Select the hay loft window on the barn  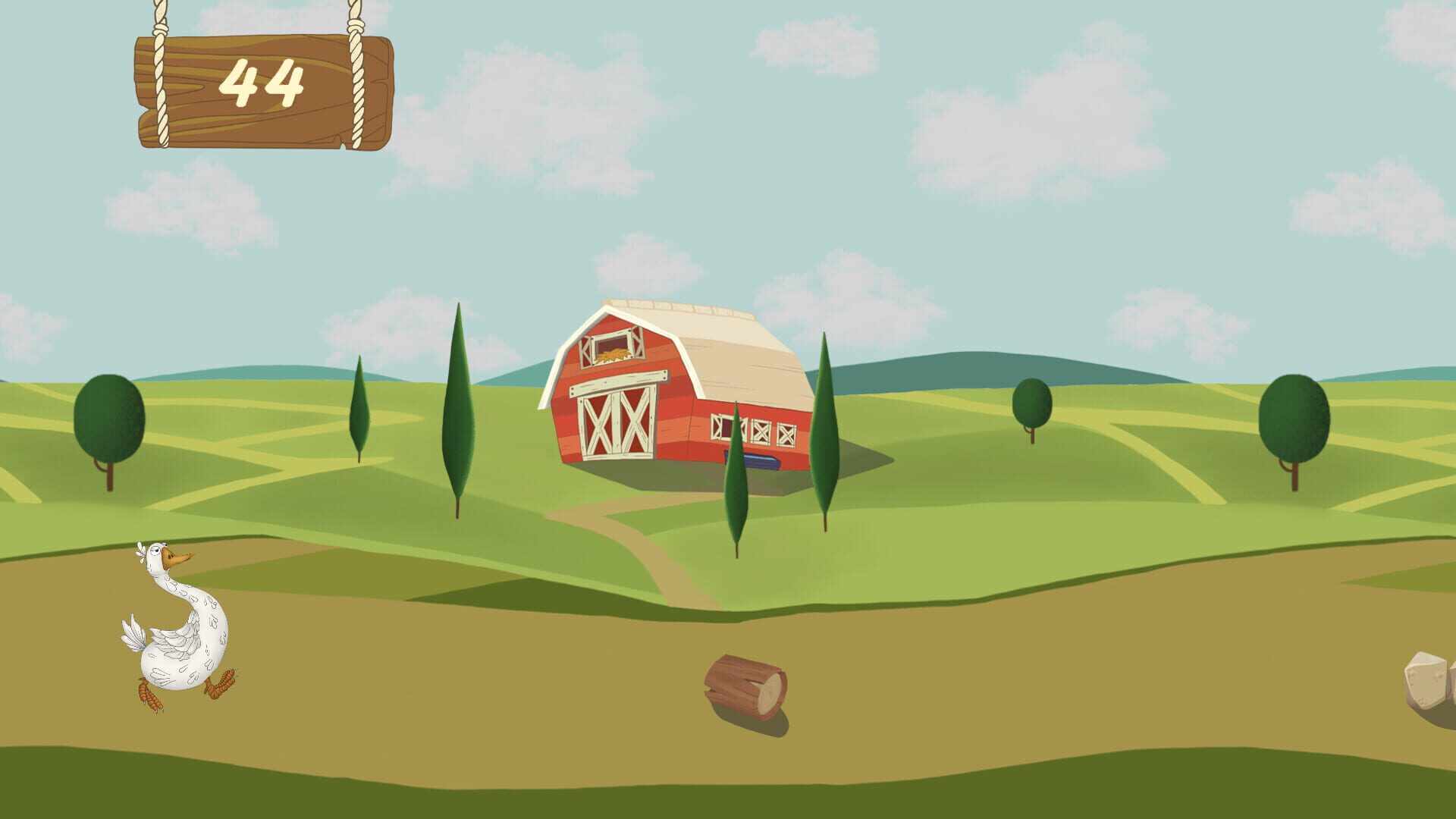coord(610,345)
